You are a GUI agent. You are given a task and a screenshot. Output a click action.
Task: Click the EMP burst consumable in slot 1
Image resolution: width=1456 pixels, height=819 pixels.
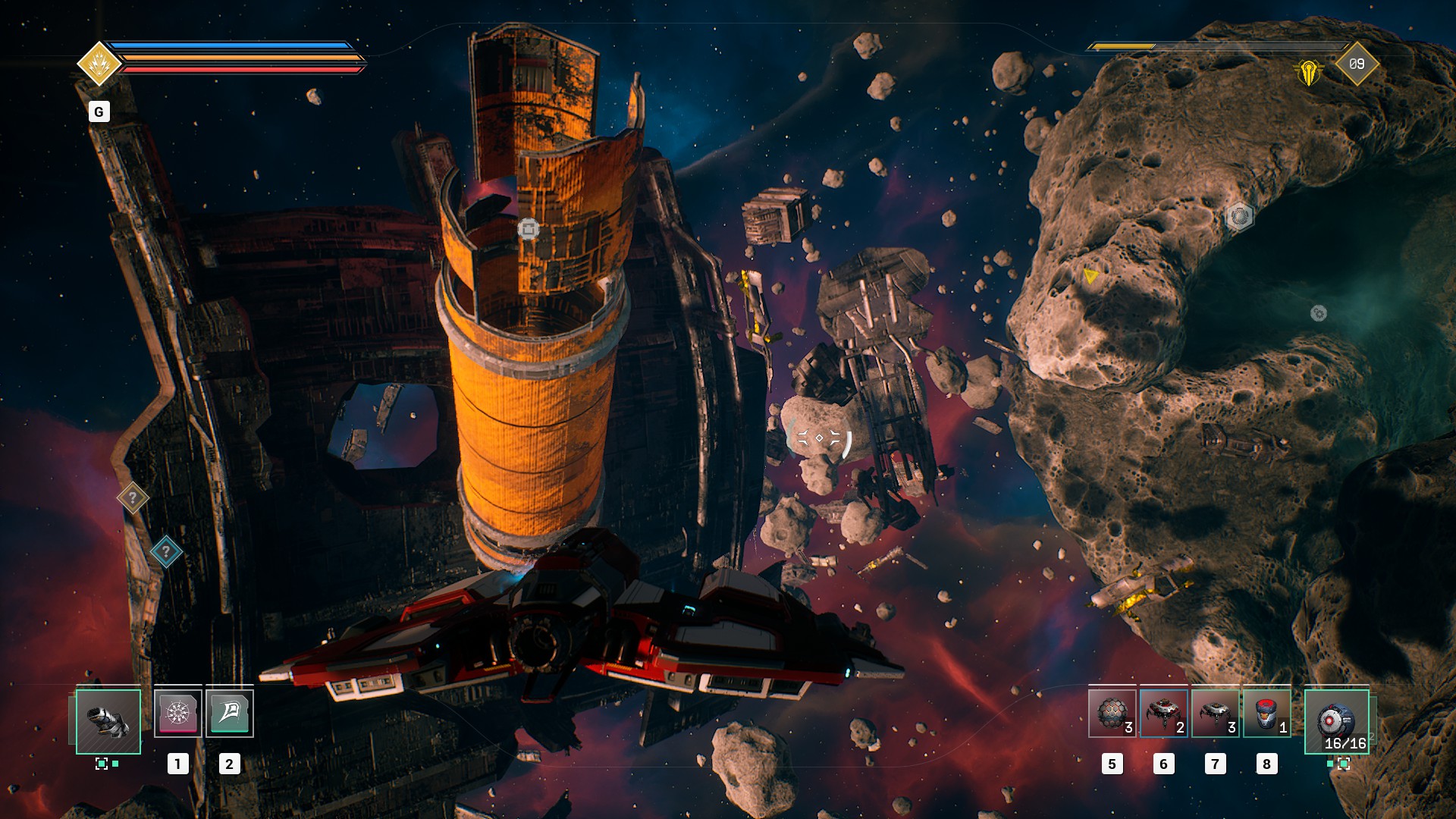click(178, 714)
